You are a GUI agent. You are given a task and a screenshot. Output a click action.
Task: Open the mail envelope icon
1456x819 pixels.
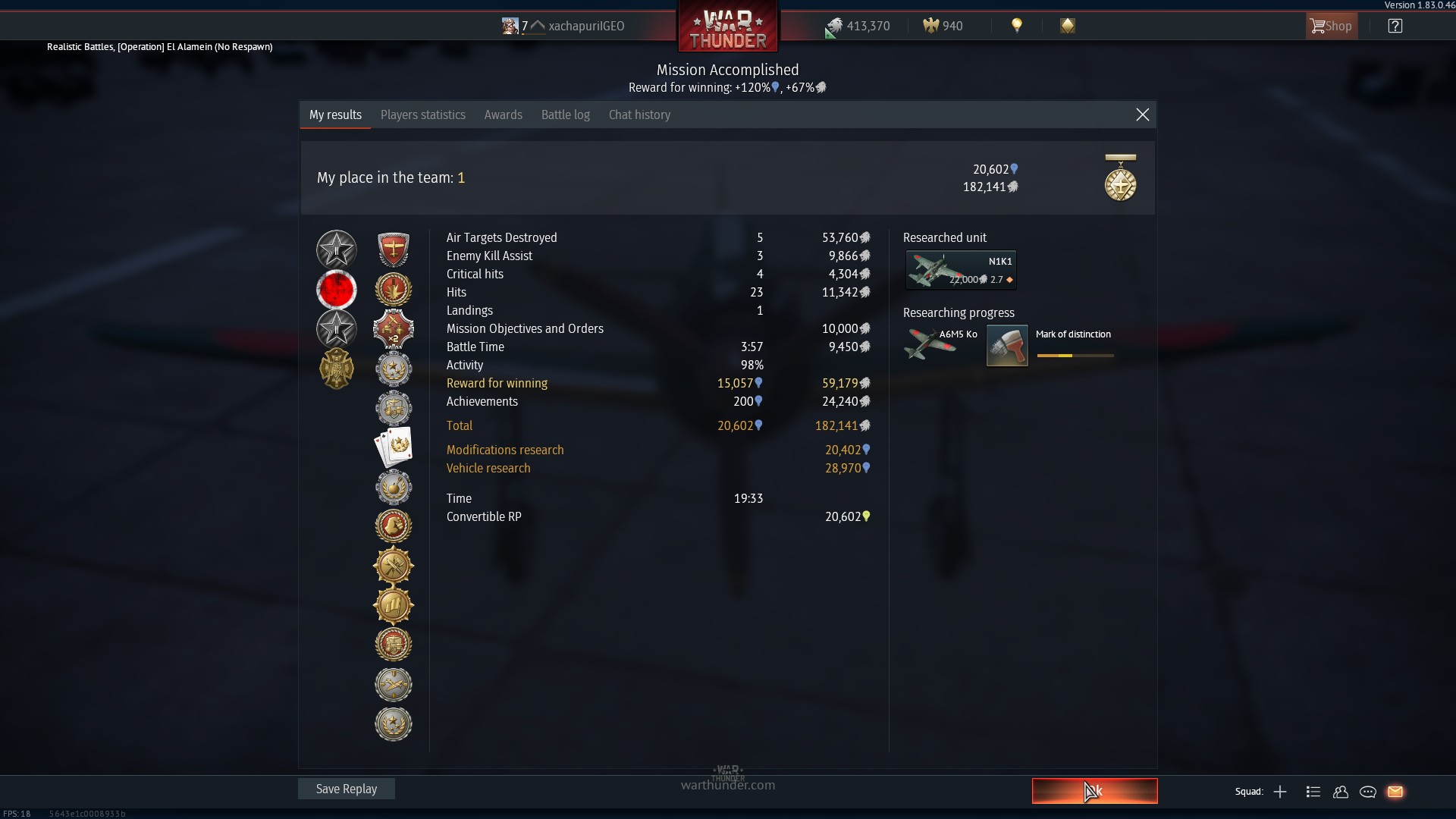1395,792
